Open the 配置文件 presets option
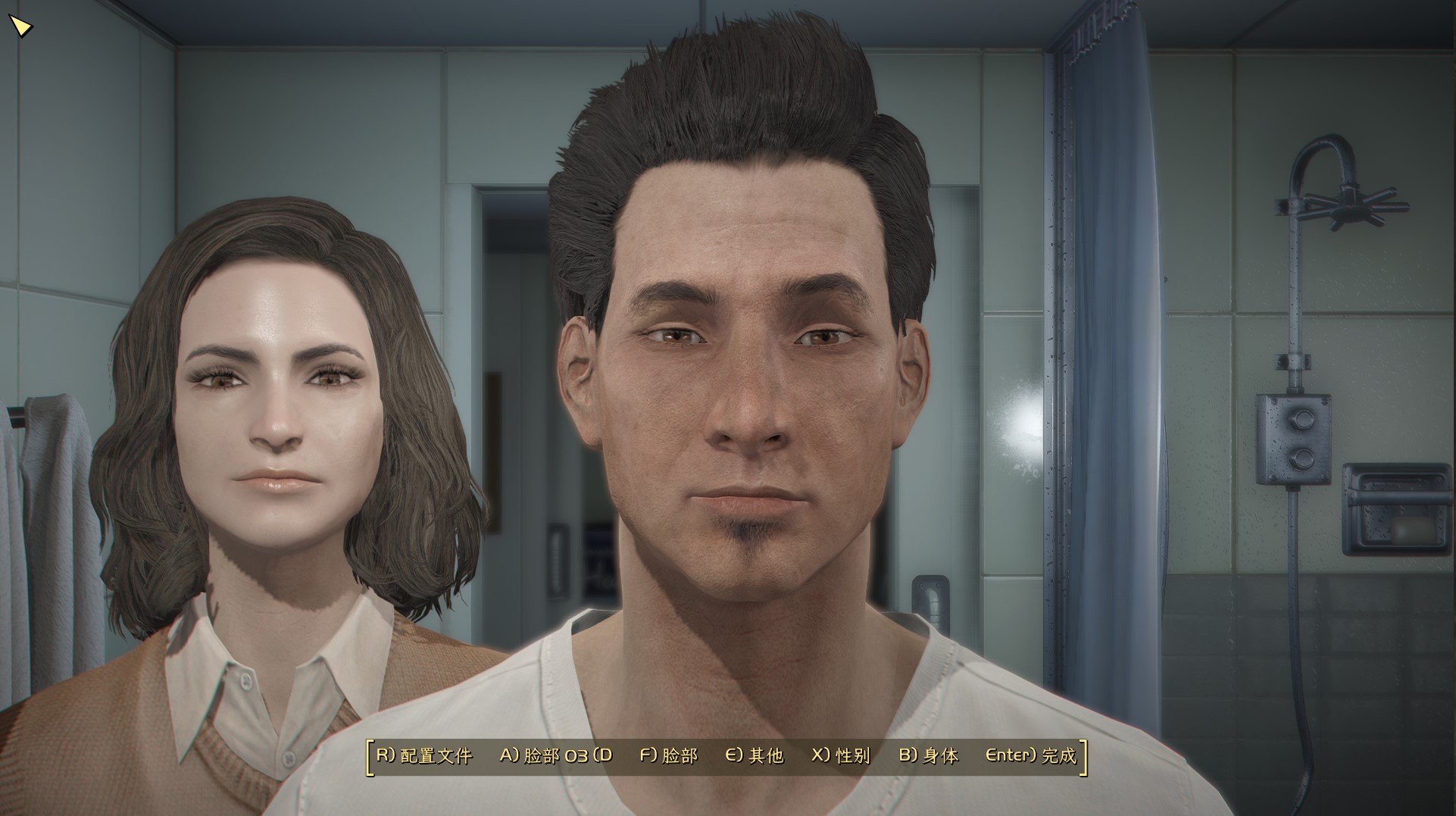 pos(424,755)
